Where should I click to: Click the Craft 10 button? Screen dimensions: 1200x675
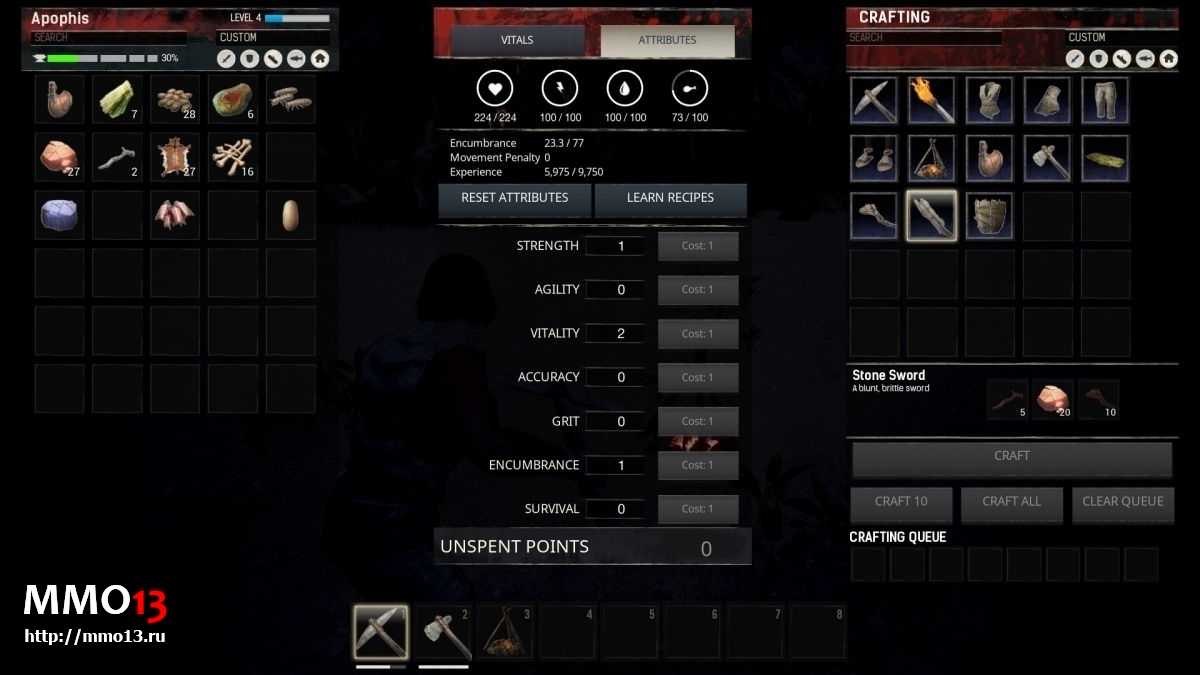pyautogui.click(x=900, y=502)
